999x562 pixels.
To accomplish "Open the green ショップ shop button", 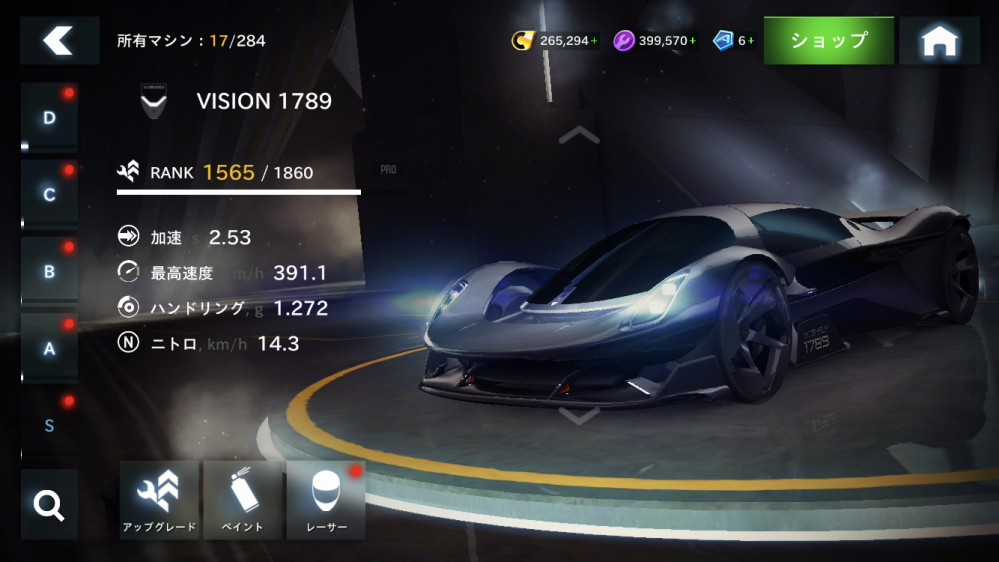I will coord(828,41).
